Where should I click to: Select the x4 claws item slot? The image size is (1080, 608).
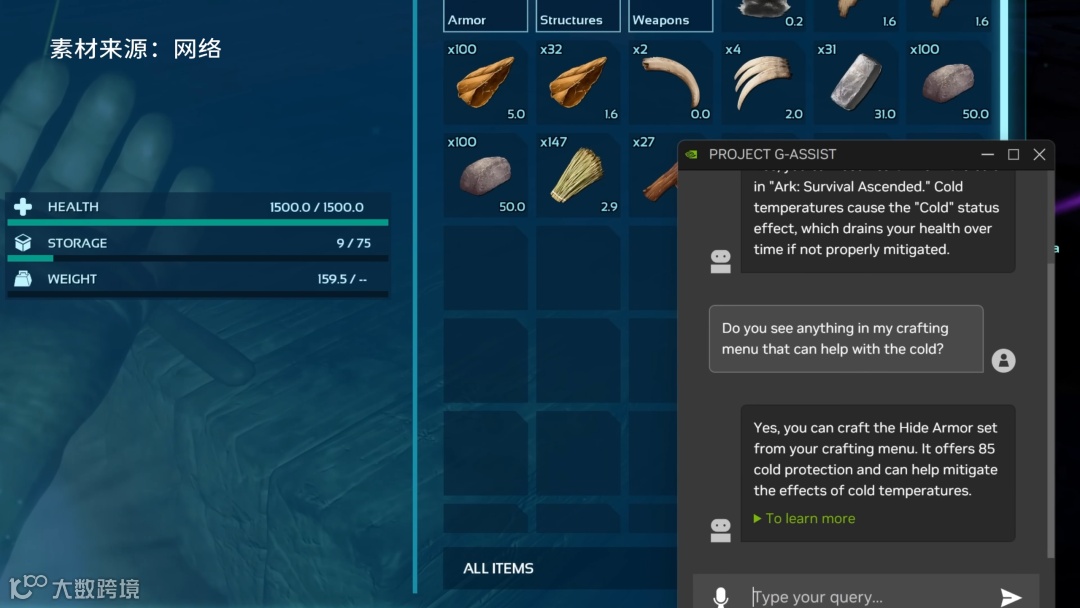coord(762,82)
